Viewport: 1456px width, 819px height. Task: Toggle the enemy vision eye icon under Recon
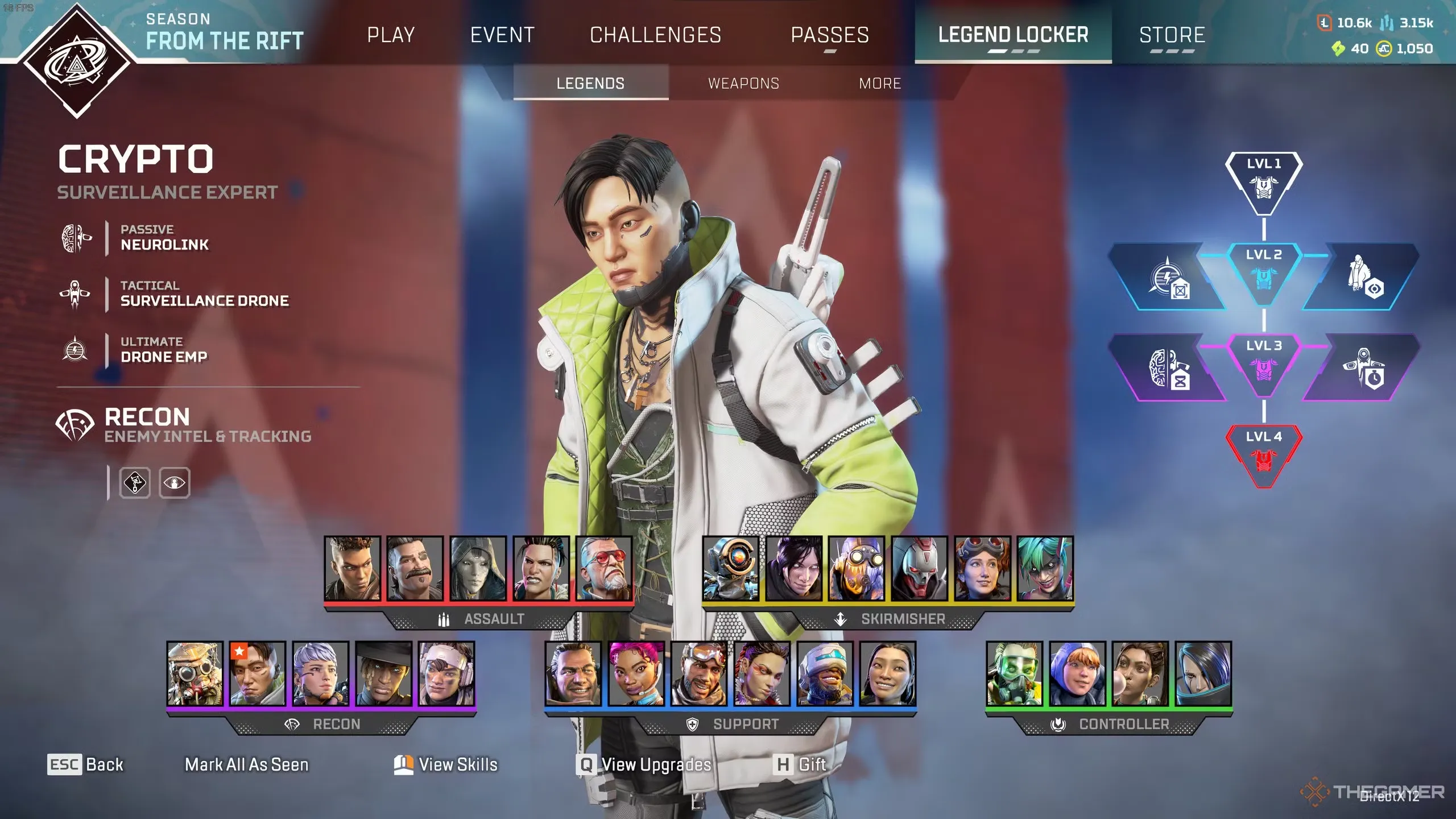pyautogui.click(x=174, y=483)
